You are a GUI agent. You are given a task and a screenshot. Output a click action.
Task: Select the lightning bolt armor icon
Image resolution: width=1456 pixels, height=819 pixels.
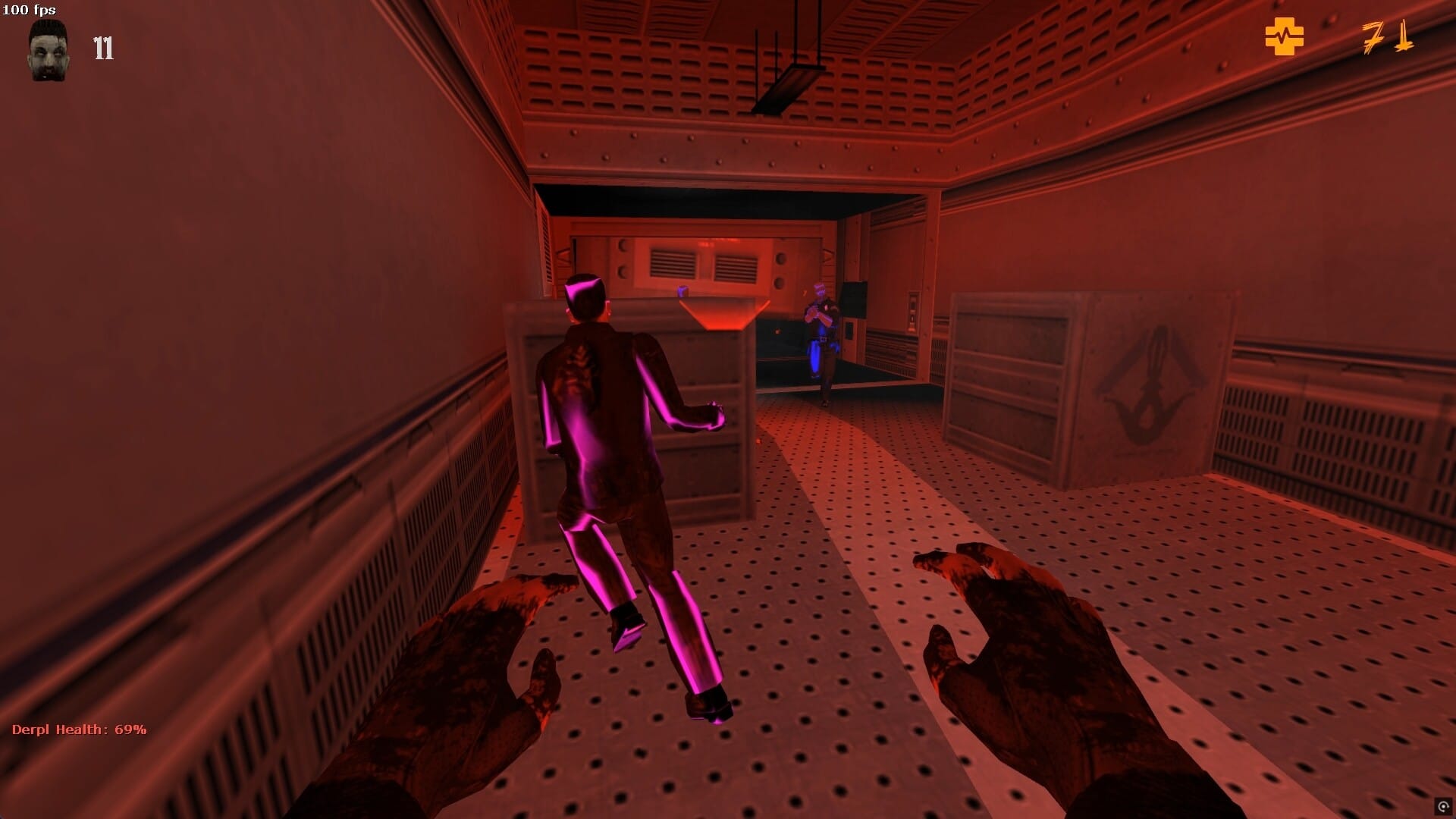point(1374,36)
